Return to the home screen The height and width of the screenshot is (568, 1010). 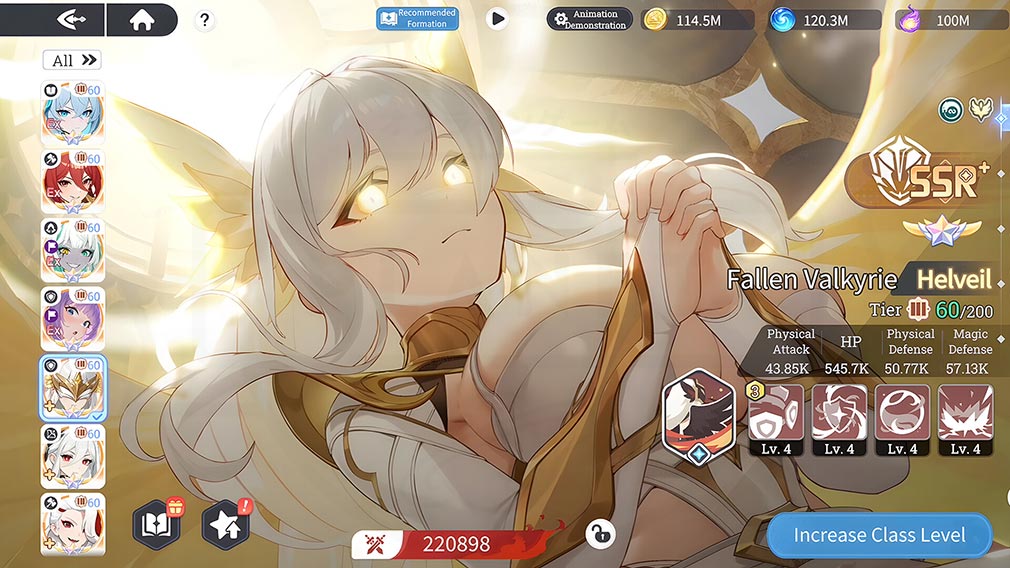[141, 19]
